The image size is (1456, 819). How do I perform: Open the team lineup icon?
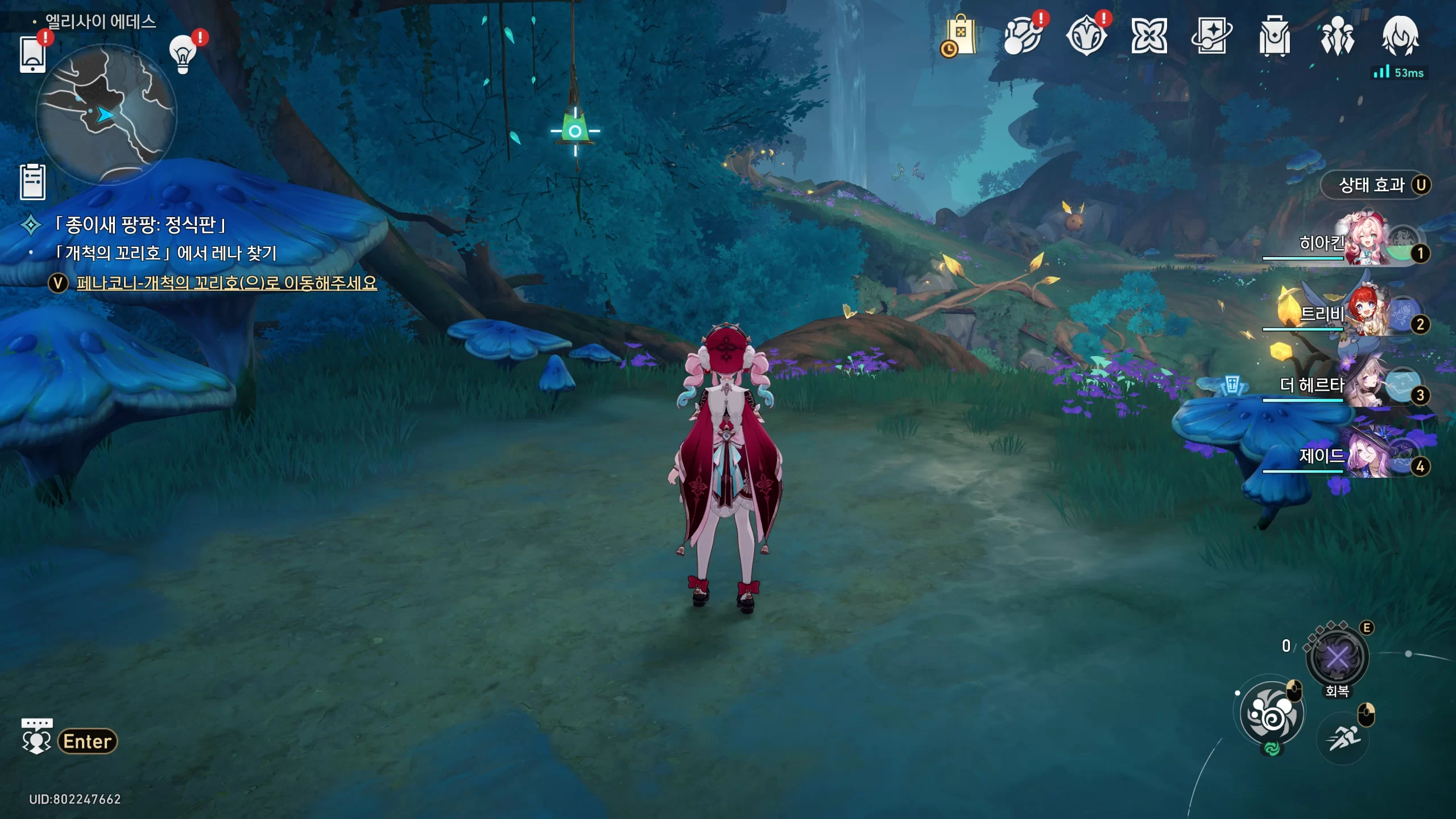click(x=1337, y=36)
